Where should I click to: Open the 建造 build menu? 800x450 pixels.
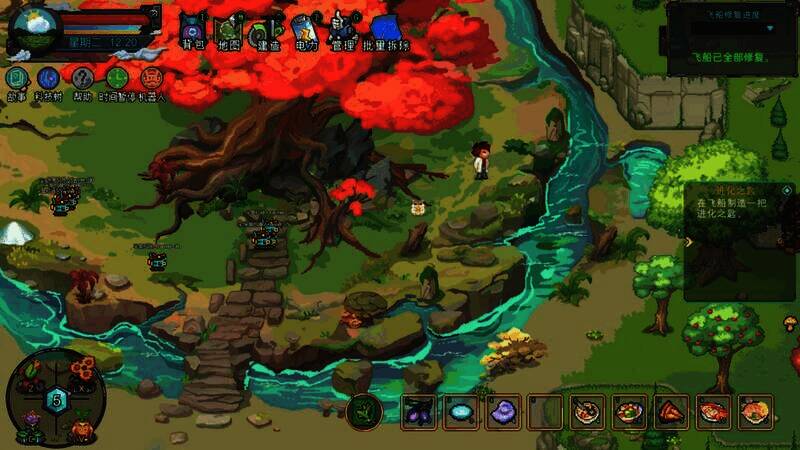265,30
